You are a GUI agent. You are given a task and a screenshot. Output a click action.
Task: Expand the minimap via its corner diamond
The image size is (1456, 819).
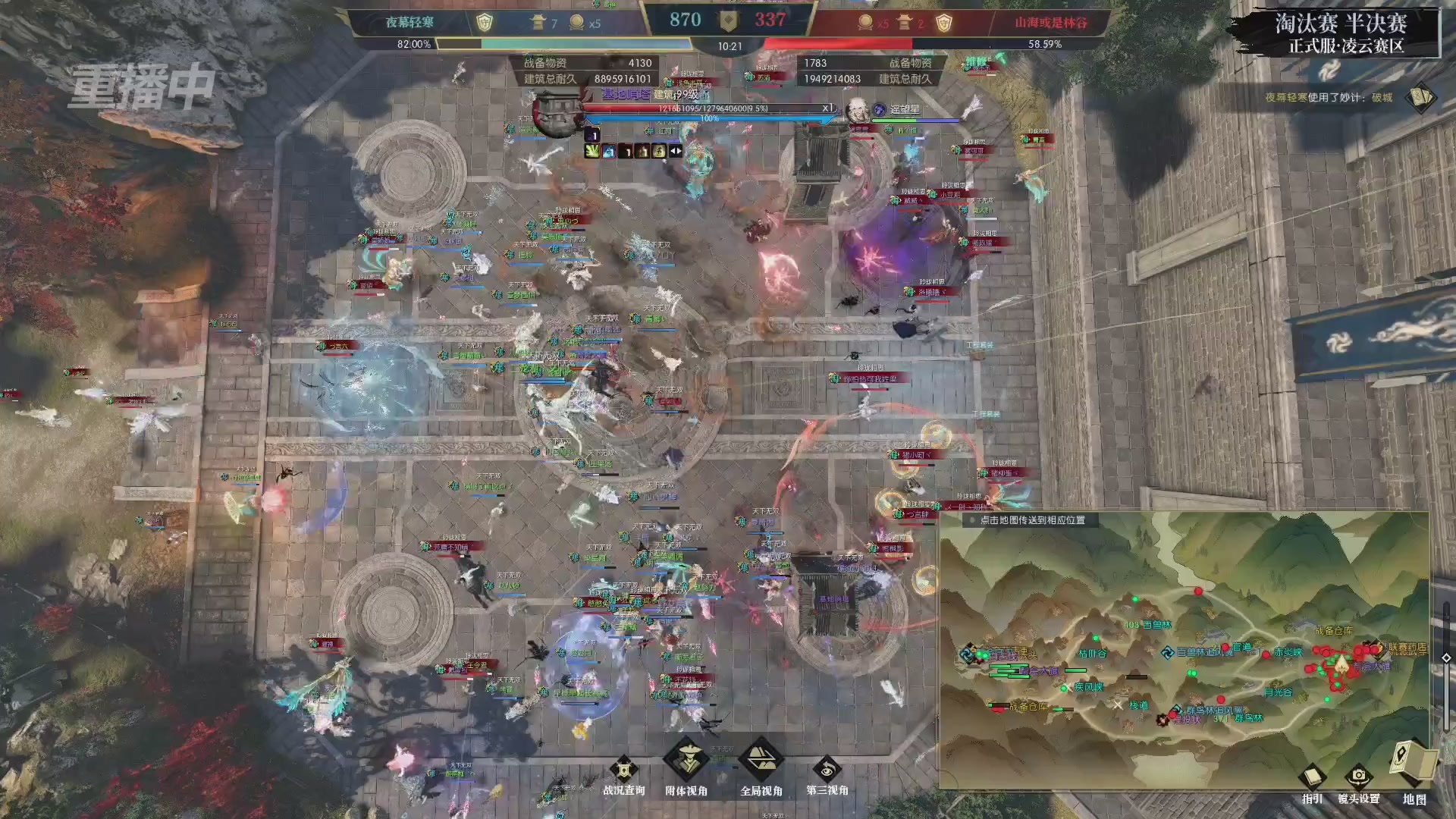point(1447,657)
